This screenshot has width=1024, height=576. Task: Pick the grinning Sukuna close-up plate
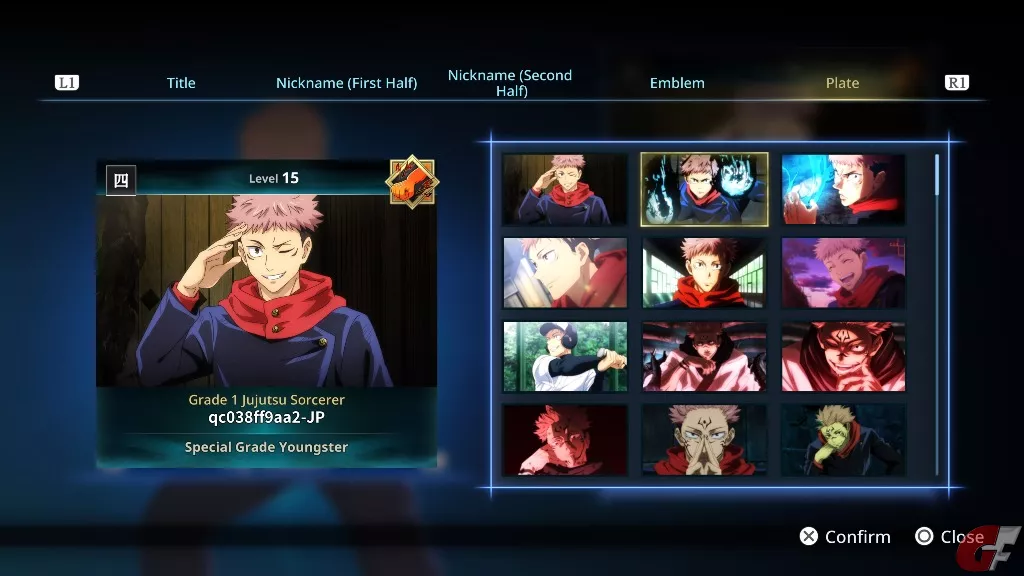[843, 356]
